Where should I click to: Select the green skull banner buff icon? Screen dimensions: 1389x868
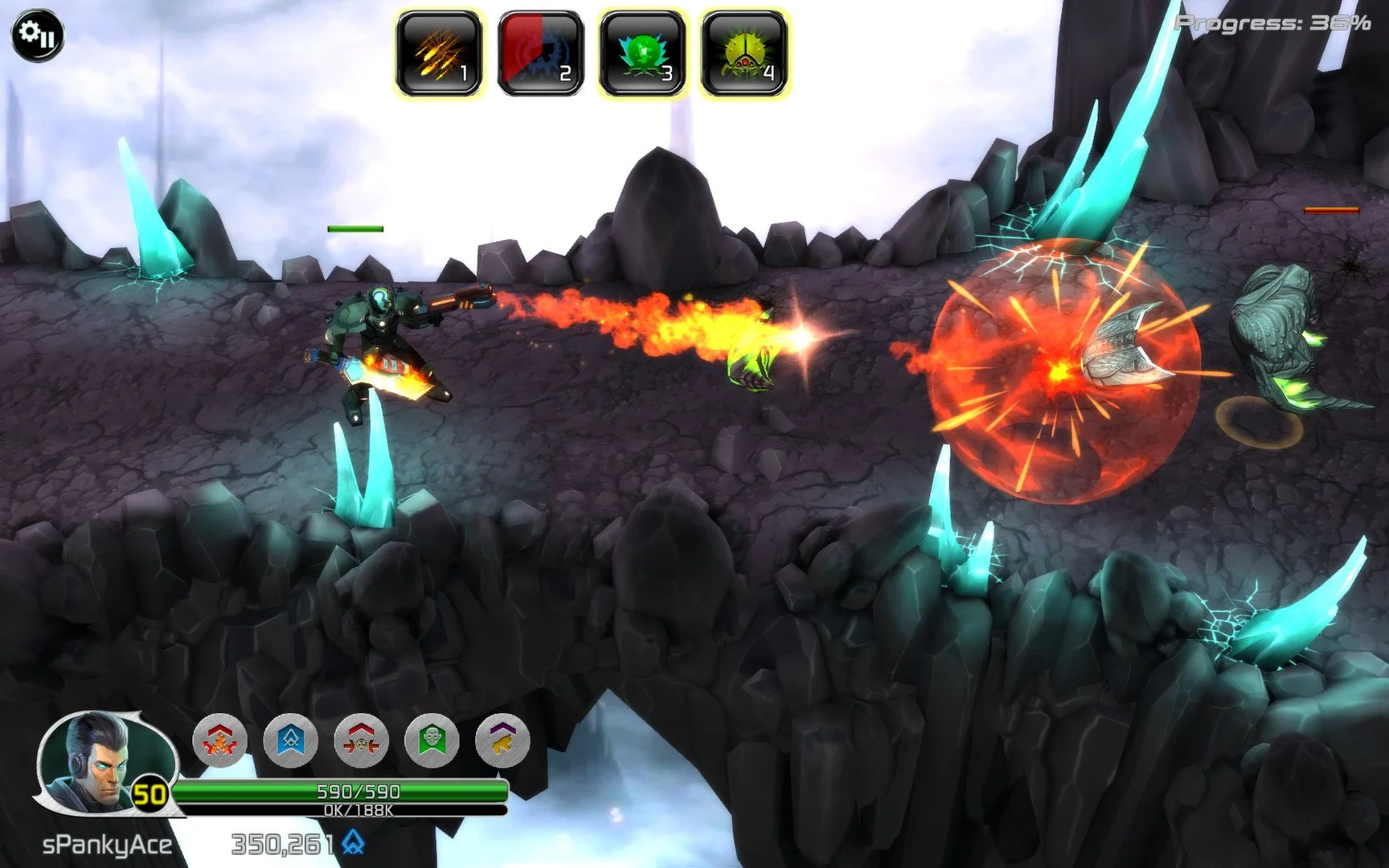pyautogui.click(x=432, y=740)
